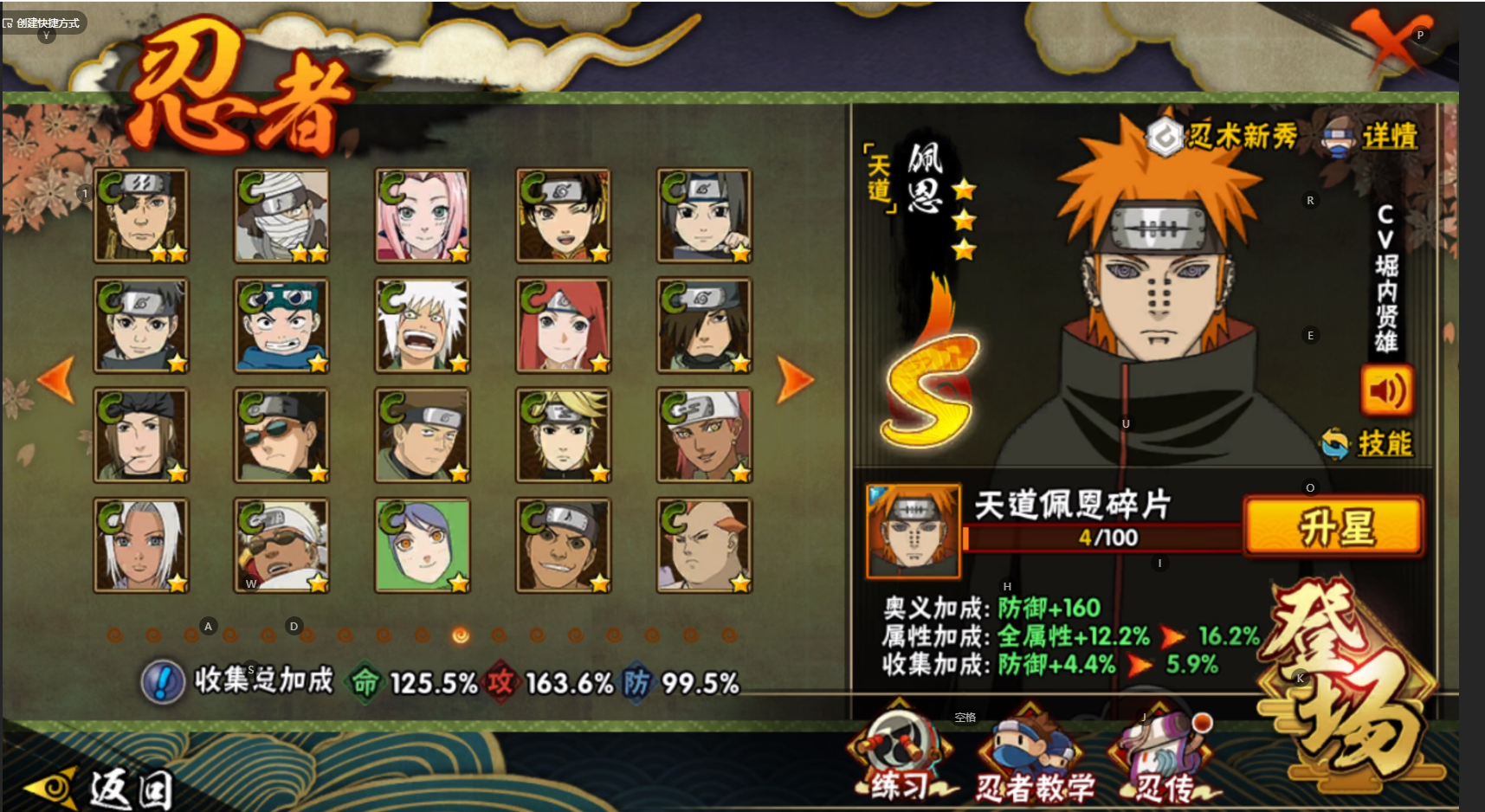1485x812 pixels.
Task: Choose the blue-haired ninja on green background
Action: pyautogui.click(x=423, y=545)
